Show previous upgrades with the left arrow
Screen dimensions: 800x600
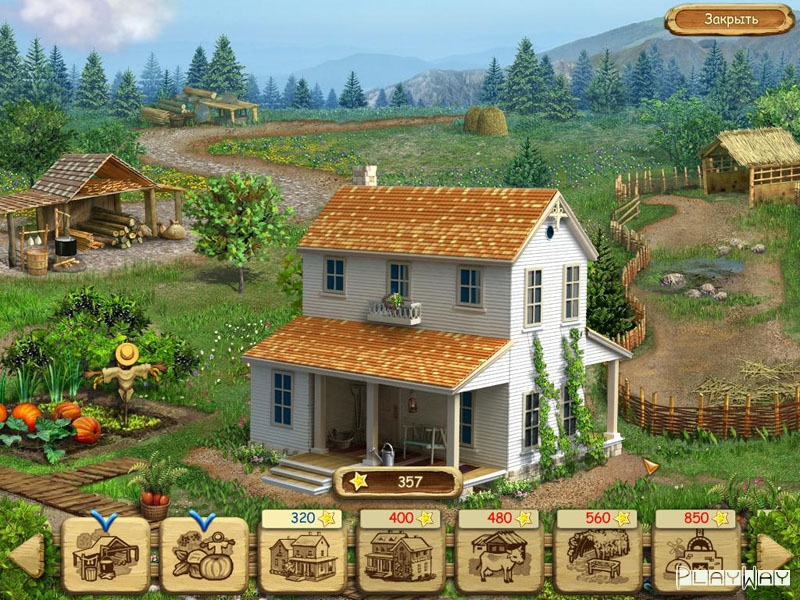[x=29, y=556]
